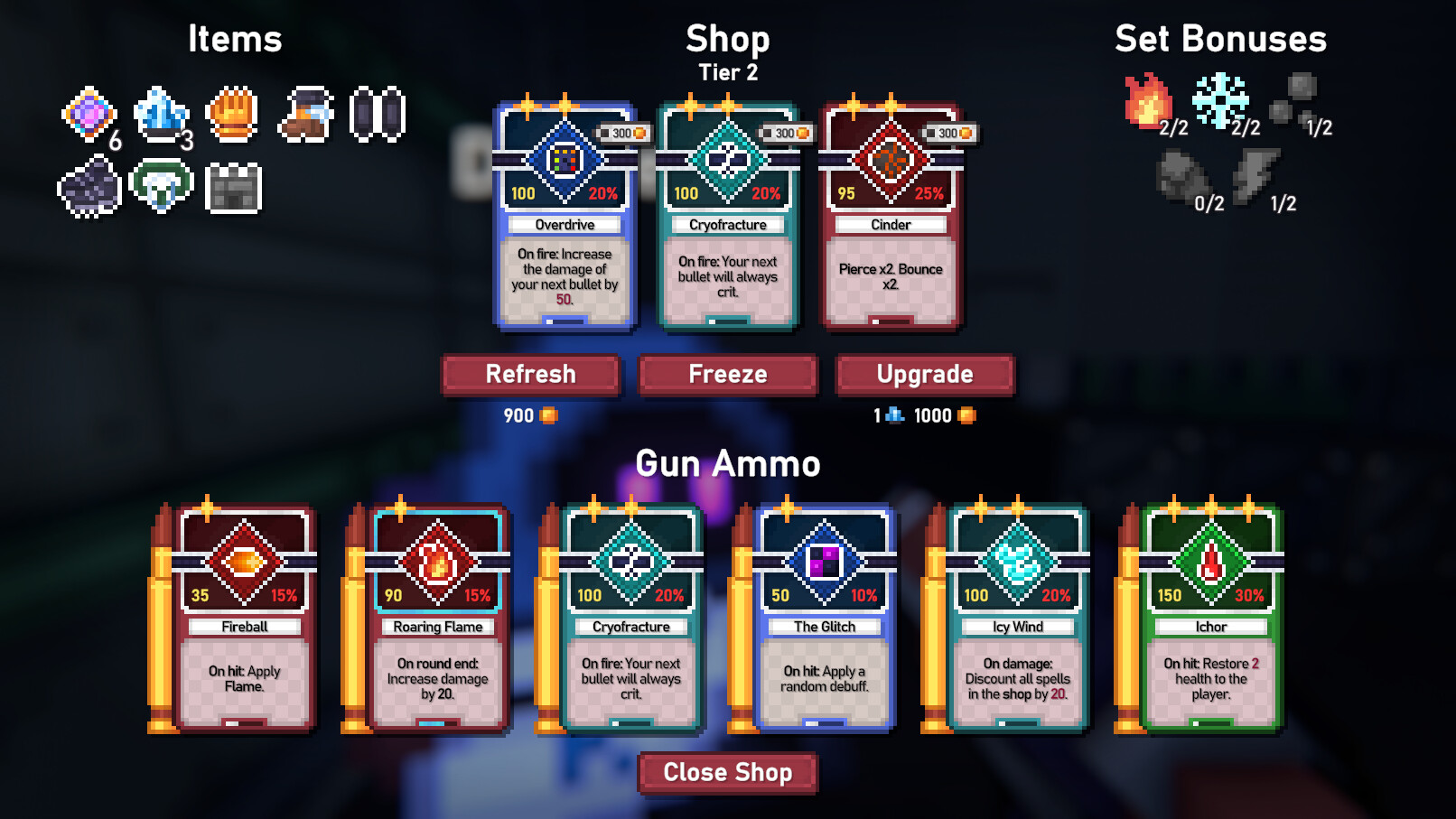
Task: Click Close Shop
Action: pos(728,773)
